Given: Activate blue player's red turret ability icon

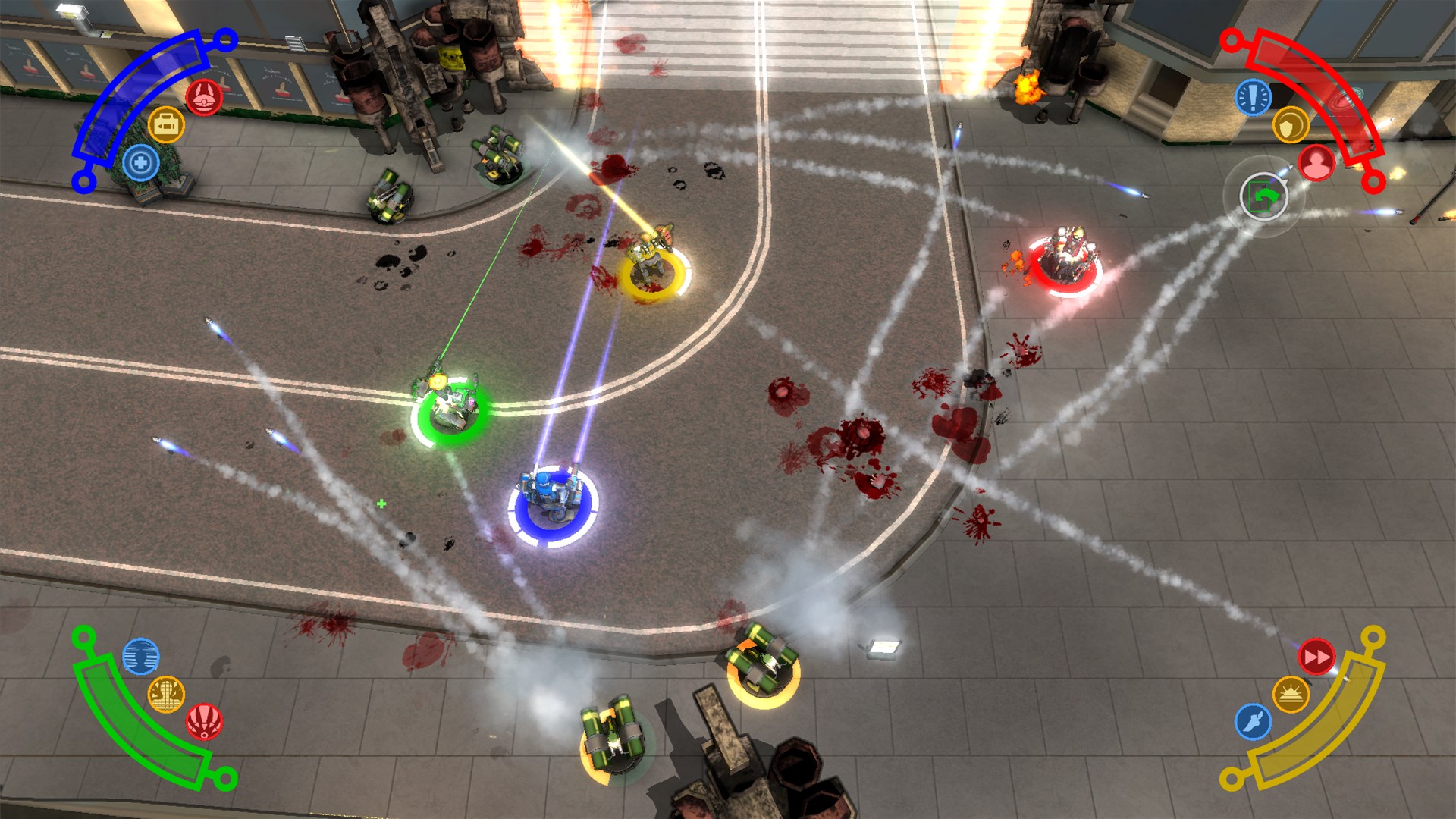Looking at the screenshot, I should click(204, 97).
